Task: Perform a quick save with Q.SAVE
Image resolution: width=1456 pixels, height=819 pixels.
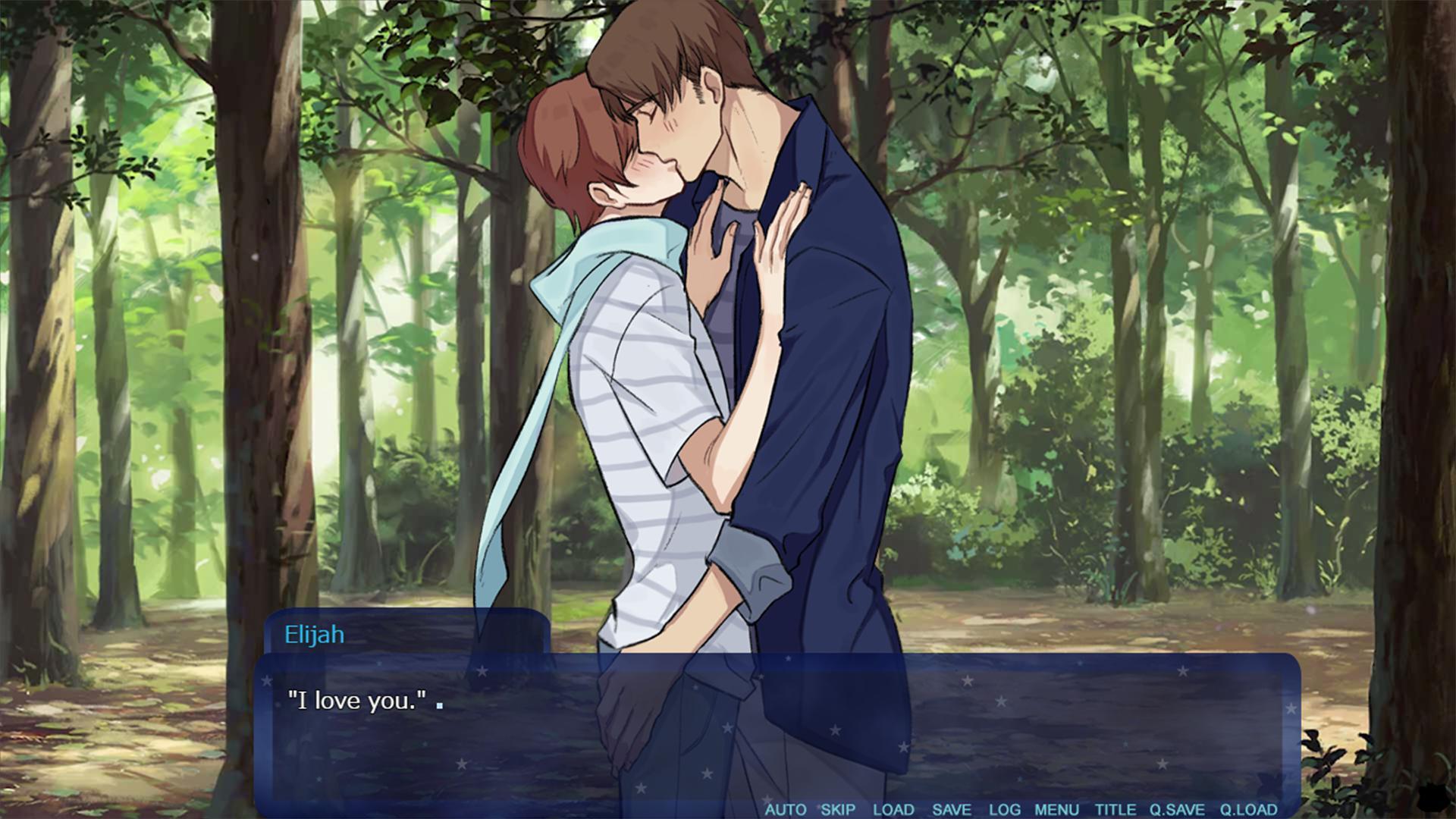Action: pos(1177,809)
